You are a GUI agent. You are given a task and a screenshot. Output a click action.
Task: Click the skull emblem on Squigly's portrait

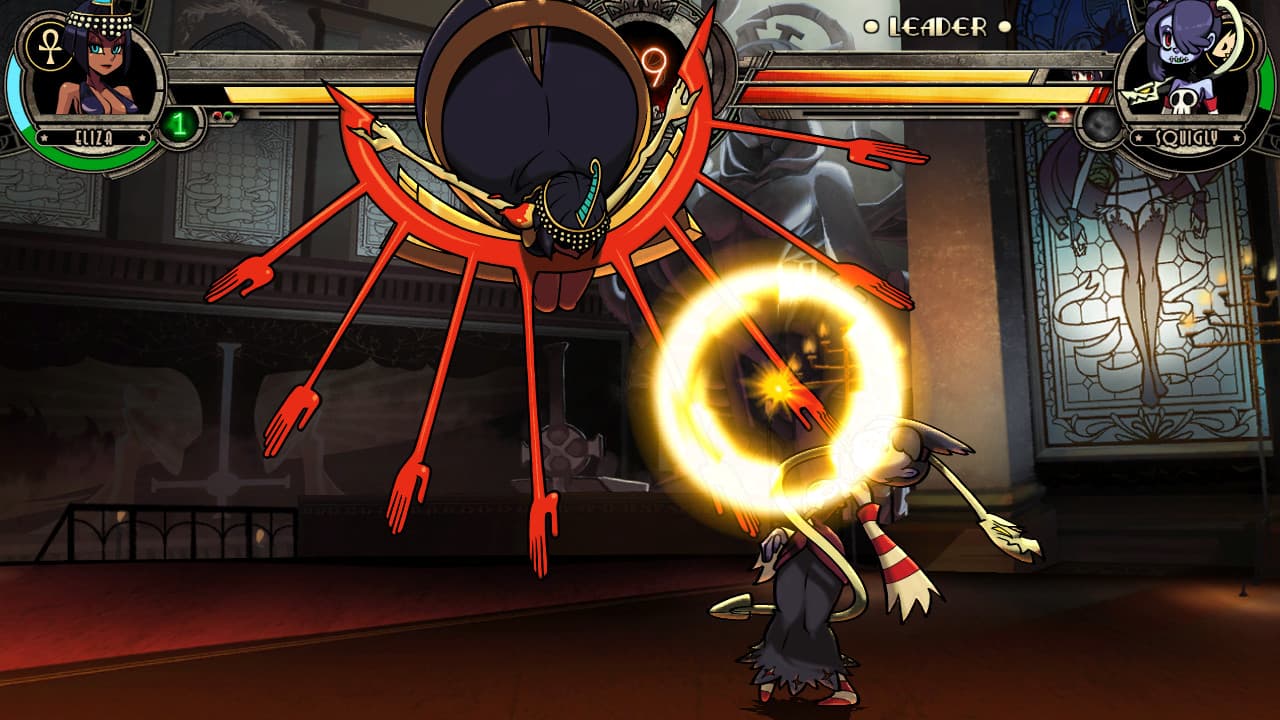coord(1182,100)
